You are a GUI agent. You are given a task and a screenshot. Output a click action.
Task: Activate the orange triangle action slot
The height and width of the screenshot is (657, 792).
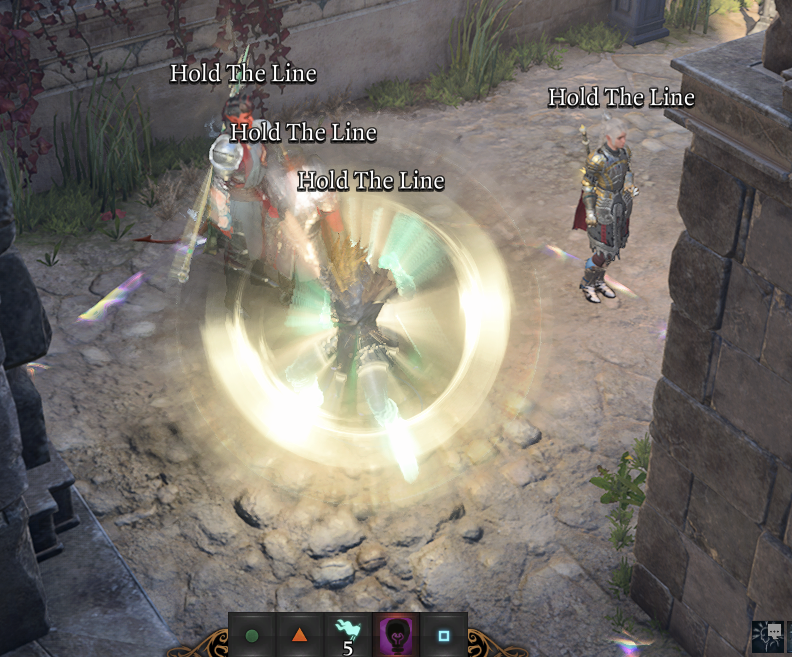pos(299,635)
